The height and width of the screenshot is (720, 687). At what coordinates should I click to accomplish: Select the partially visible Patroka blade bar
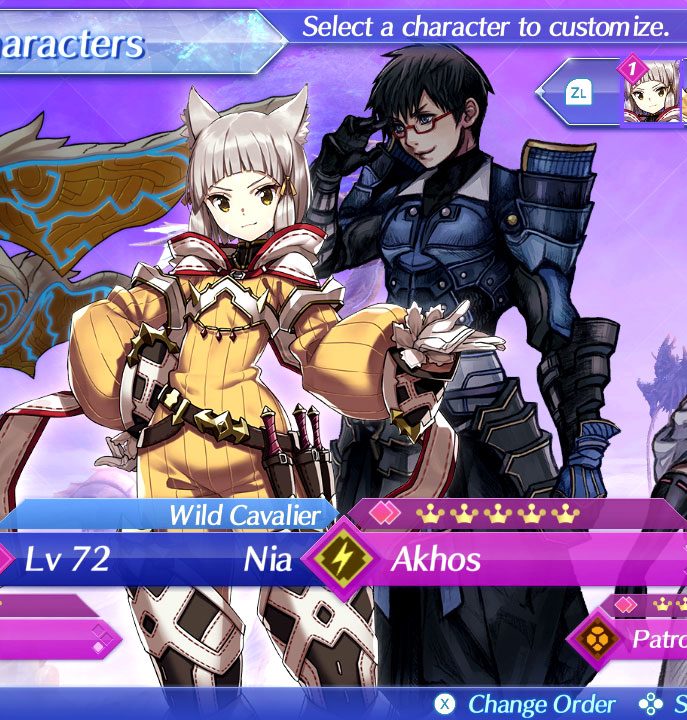pyautogui.click(x=657, y=639)
